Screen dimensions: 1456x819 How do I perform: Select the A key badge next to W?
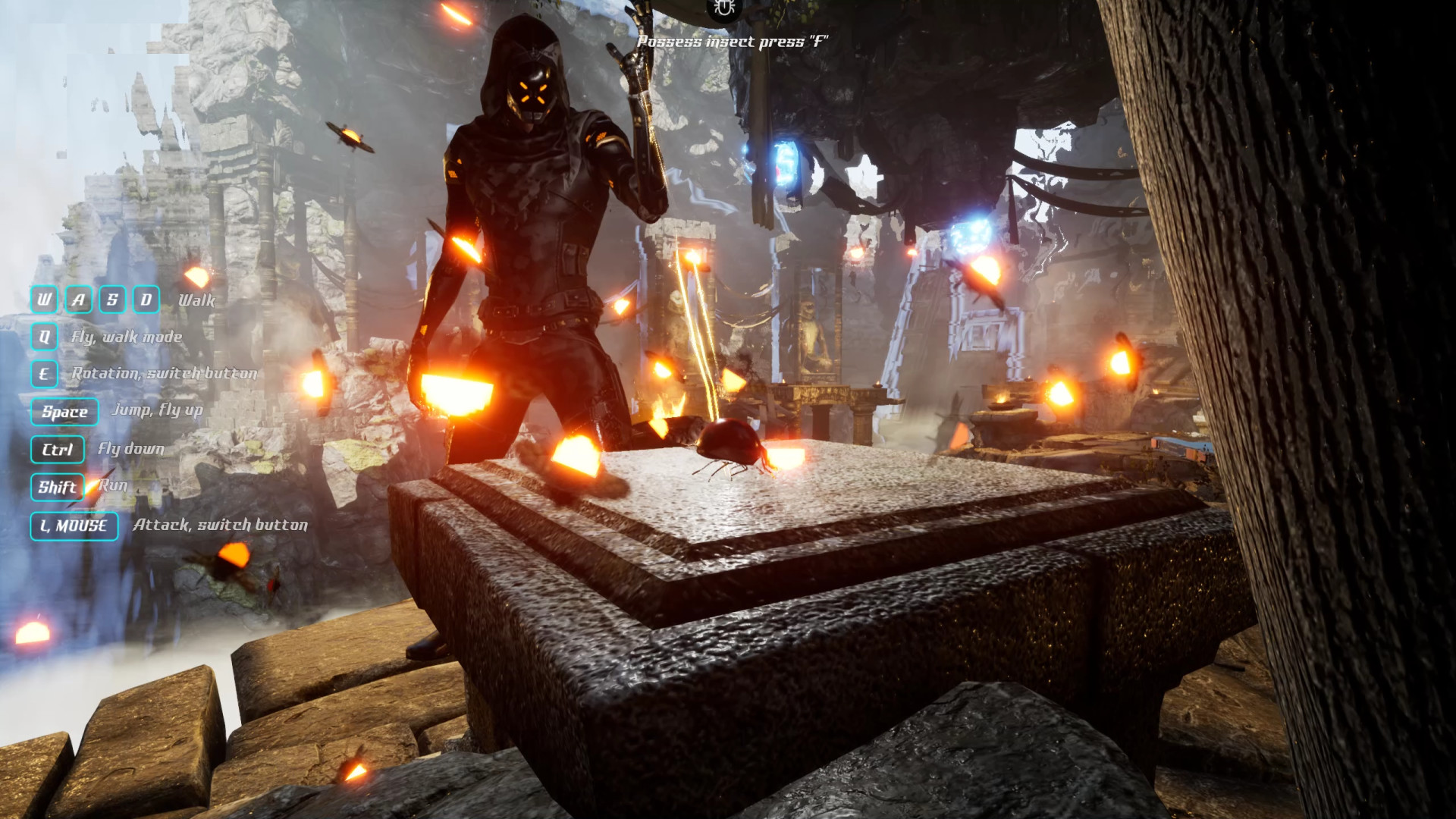point(77,300)
